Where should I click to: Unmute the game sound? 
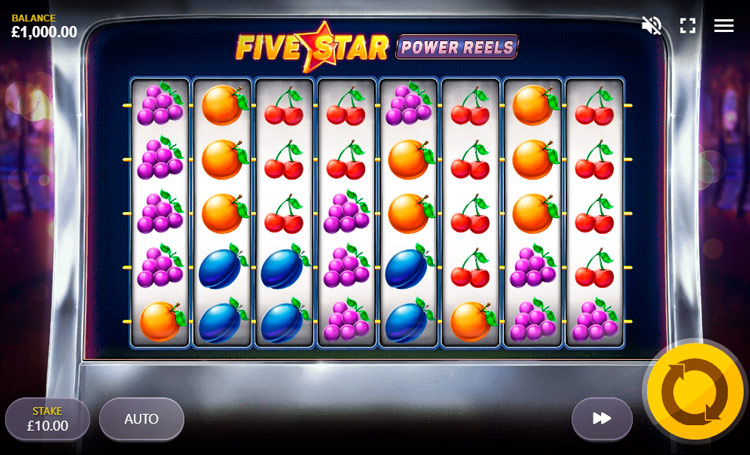[652, 26]
